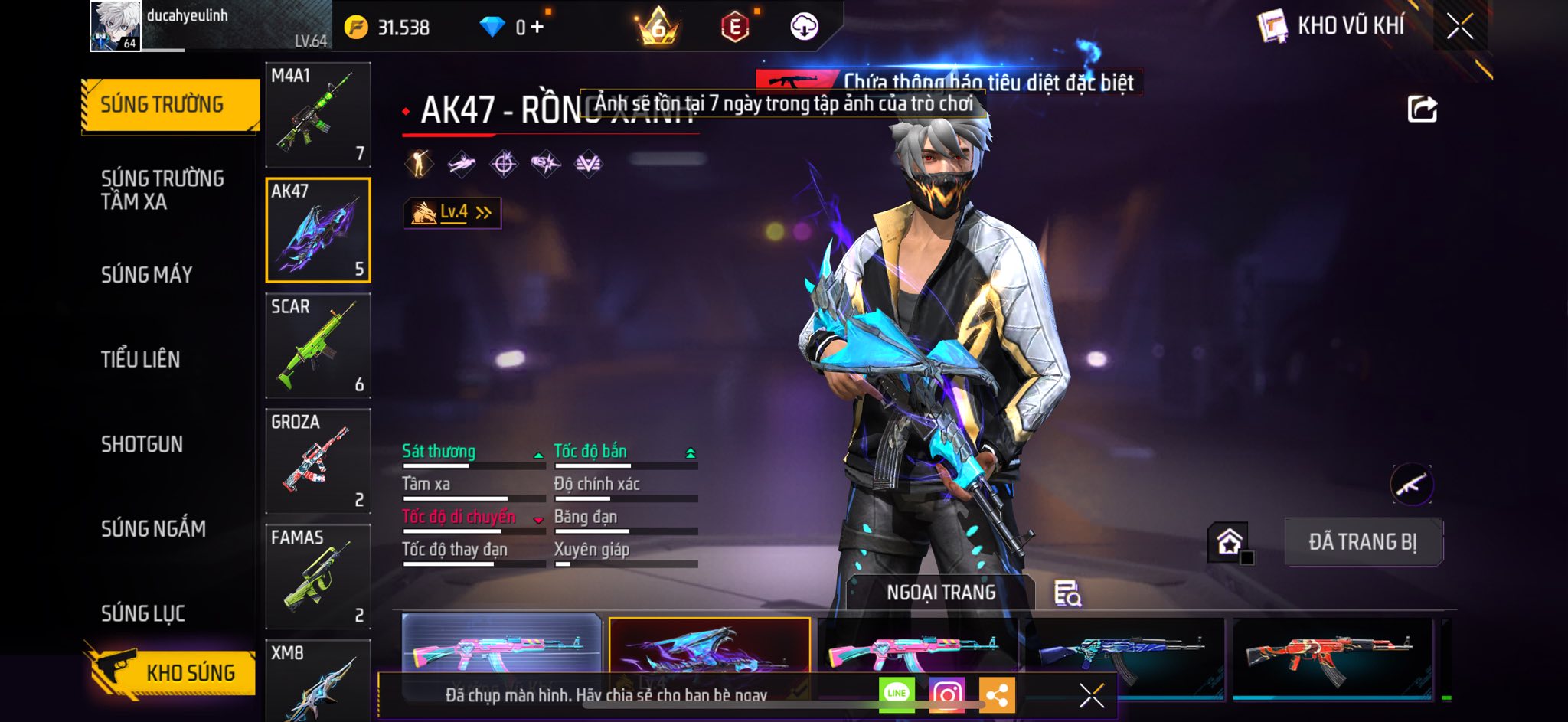Click the Đã Trang Bị button
Image resolution: width=1568 pixels, height=722 pixels.
pos(1363,542)
